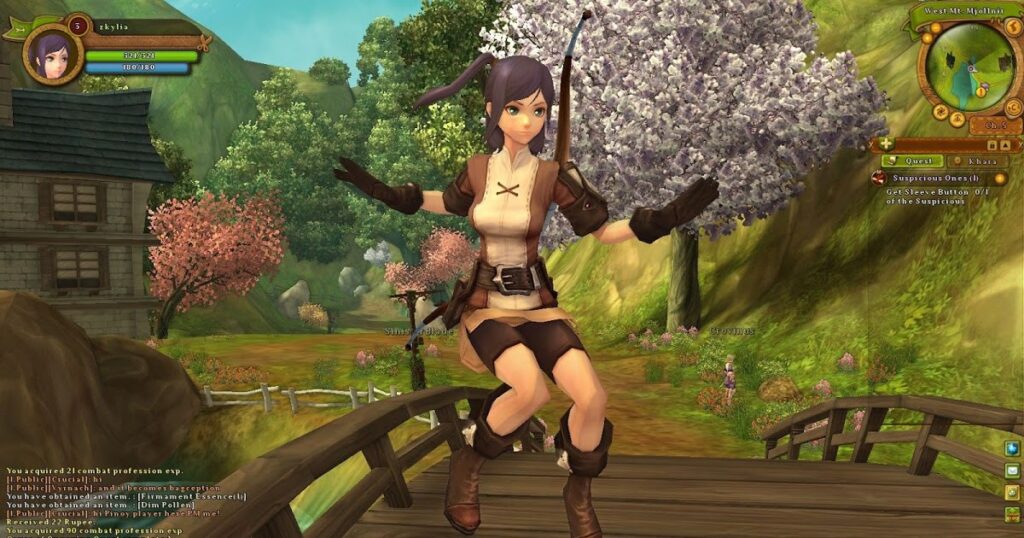Select the Suspicious Ones quest entry
The height and width of the screenshot is (538, 1024).
[x=935, y=177]
